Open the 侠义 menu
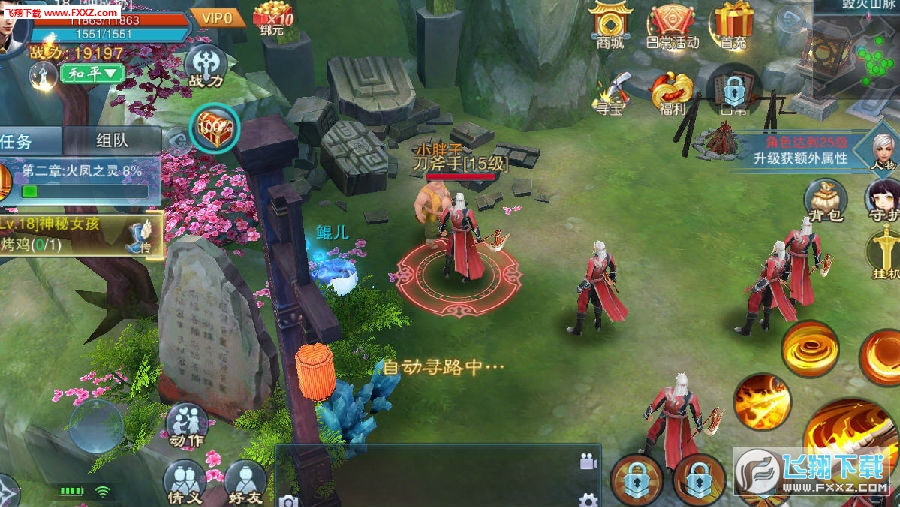 pyautogui.click(x=184, y=482)
